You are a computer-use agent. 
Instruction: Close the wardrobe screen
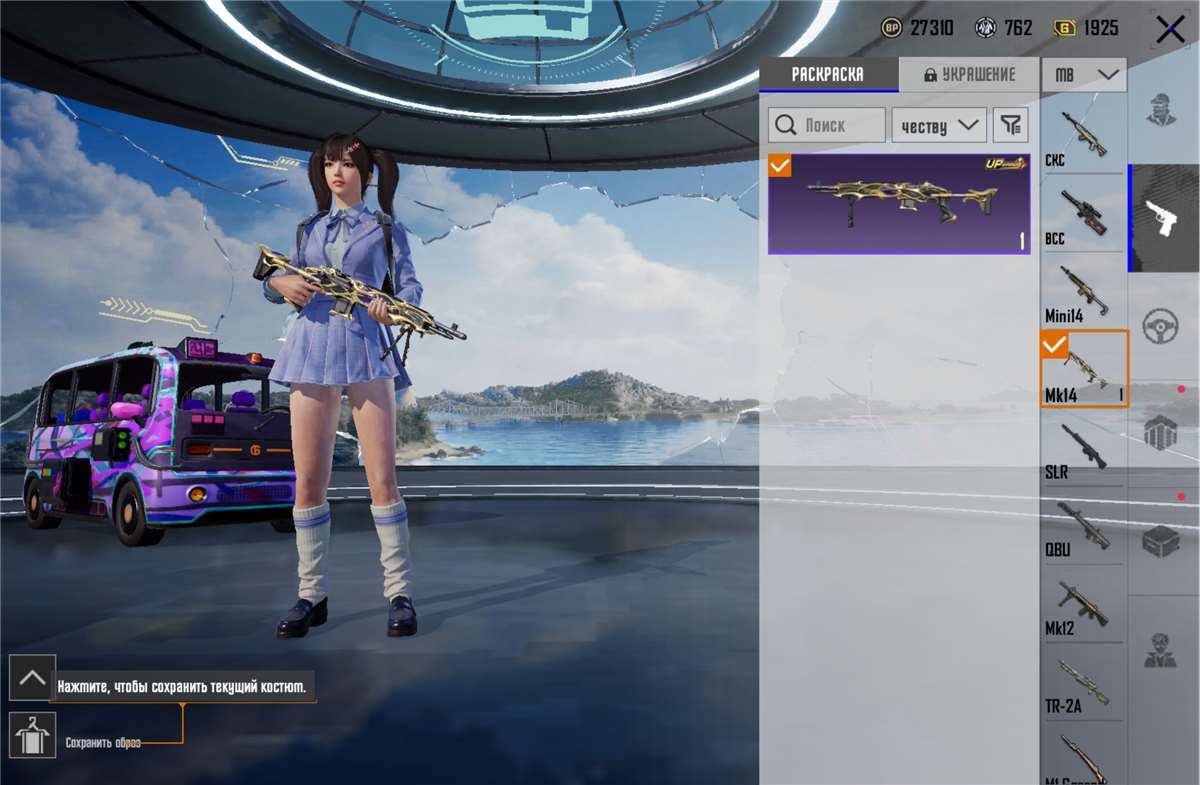pos(1170,30)
